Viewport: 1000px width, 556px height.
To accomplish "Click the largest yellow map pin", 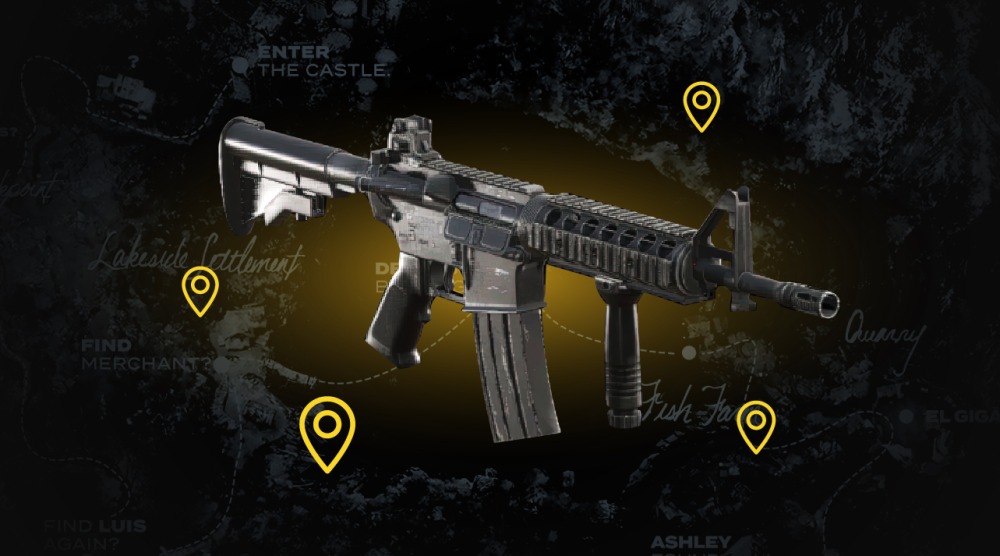I will click(328, 429).
